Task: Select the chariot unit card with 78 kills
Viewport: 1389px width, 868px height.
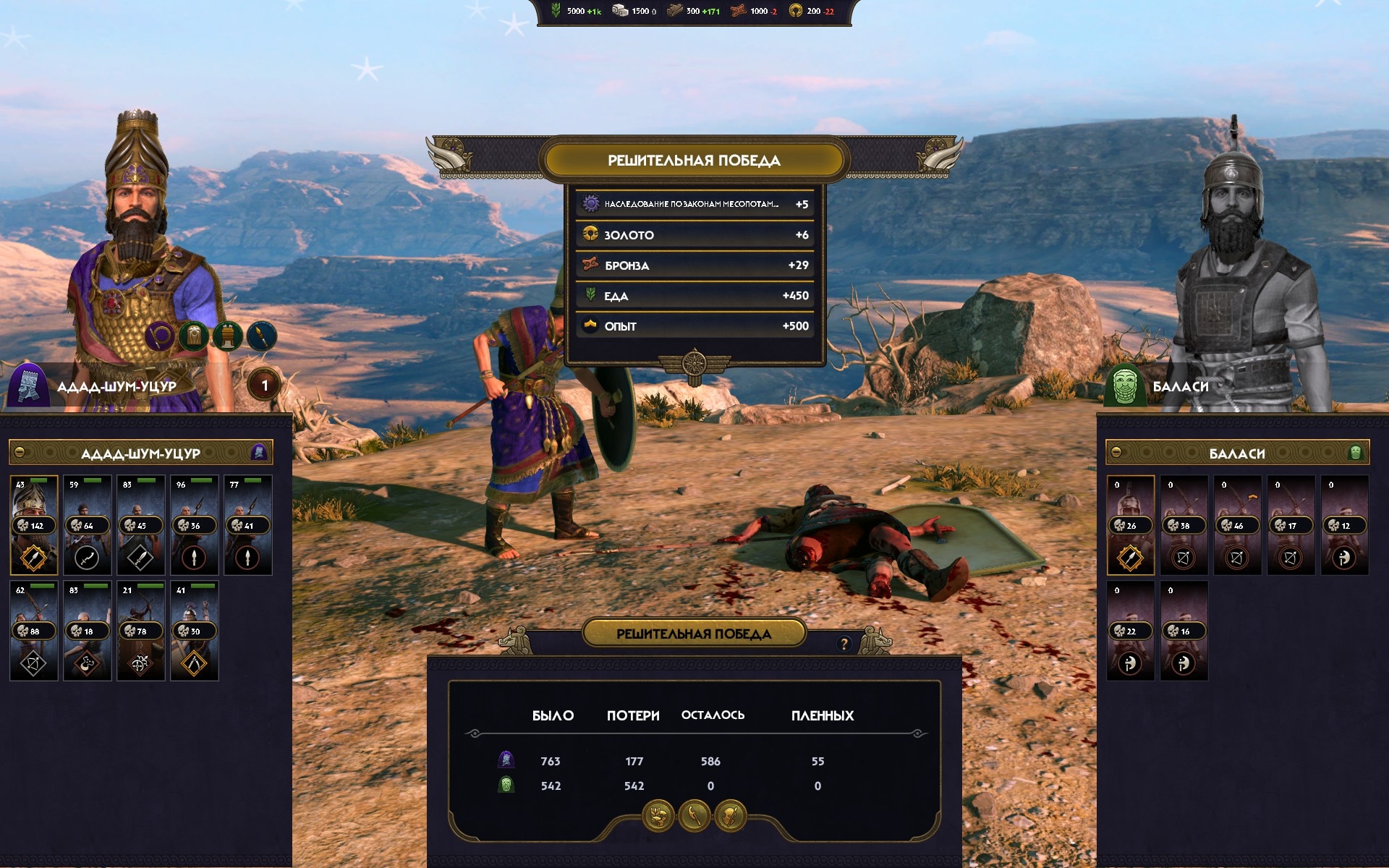Action: click(141, 631)
